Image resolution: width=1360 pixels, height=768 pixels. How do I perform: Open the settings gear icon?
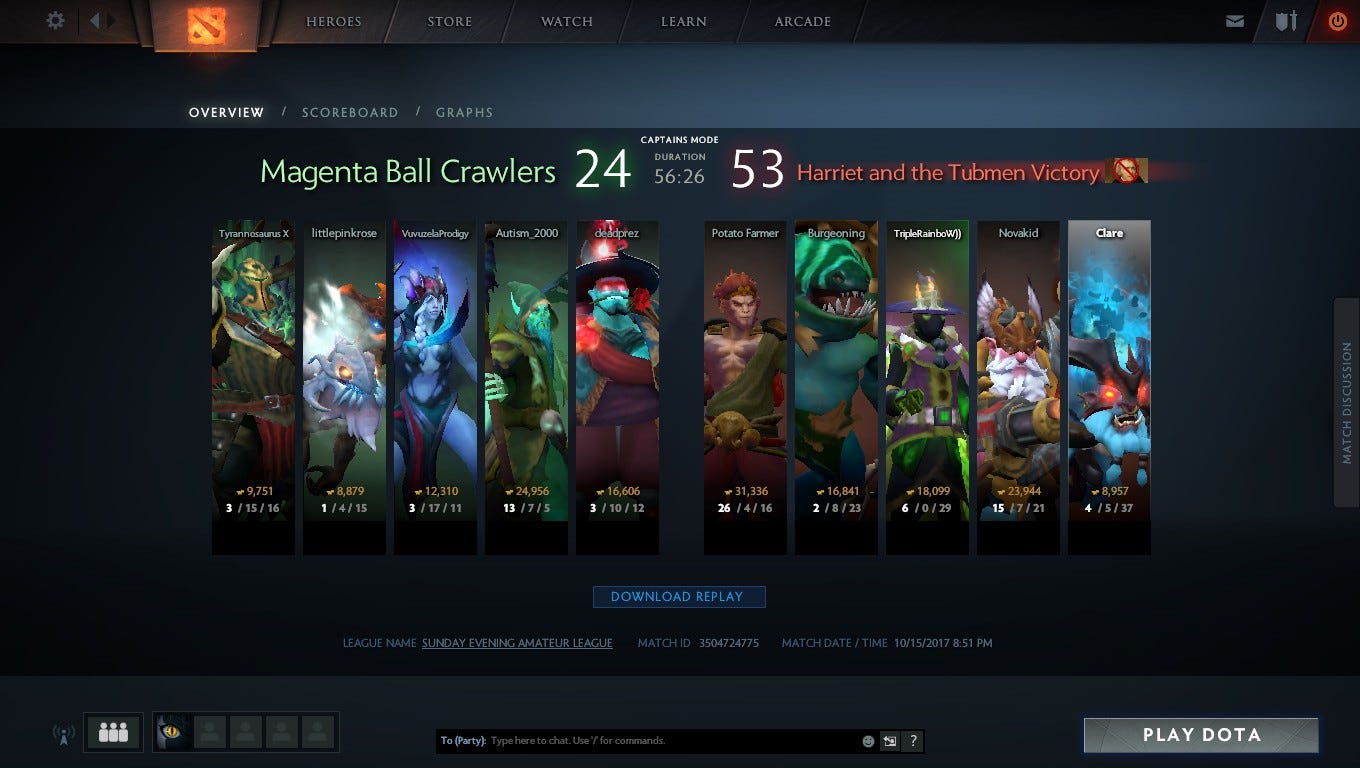tap(56, 21)
